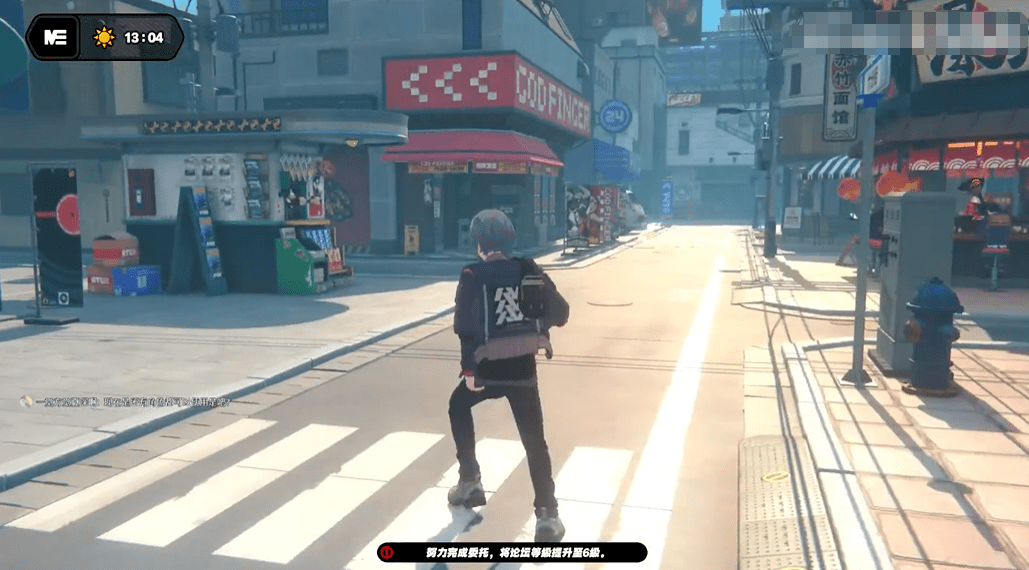Open the main menu logo icon
Viewport: 1029px width, 570px height.
click(x=53, y=37)
